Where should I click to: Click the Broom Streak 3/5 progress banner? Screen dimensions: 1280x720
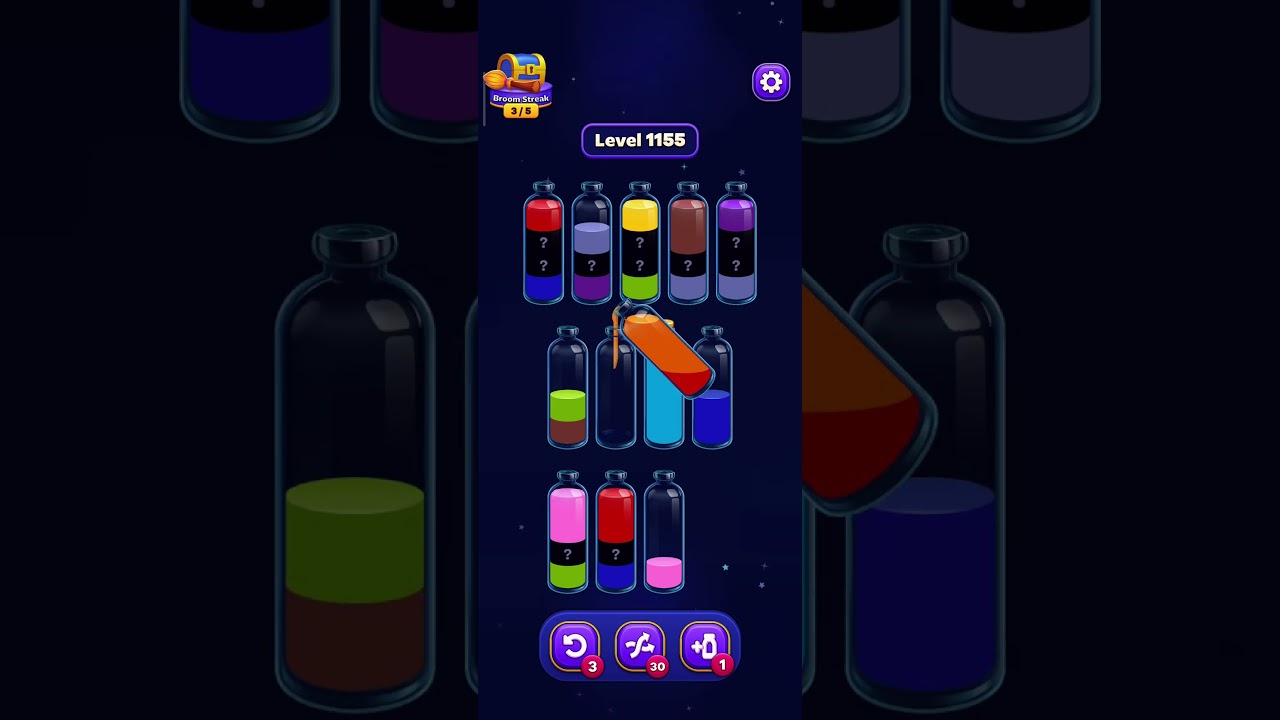pyautogui.click(x=520, y=103)
